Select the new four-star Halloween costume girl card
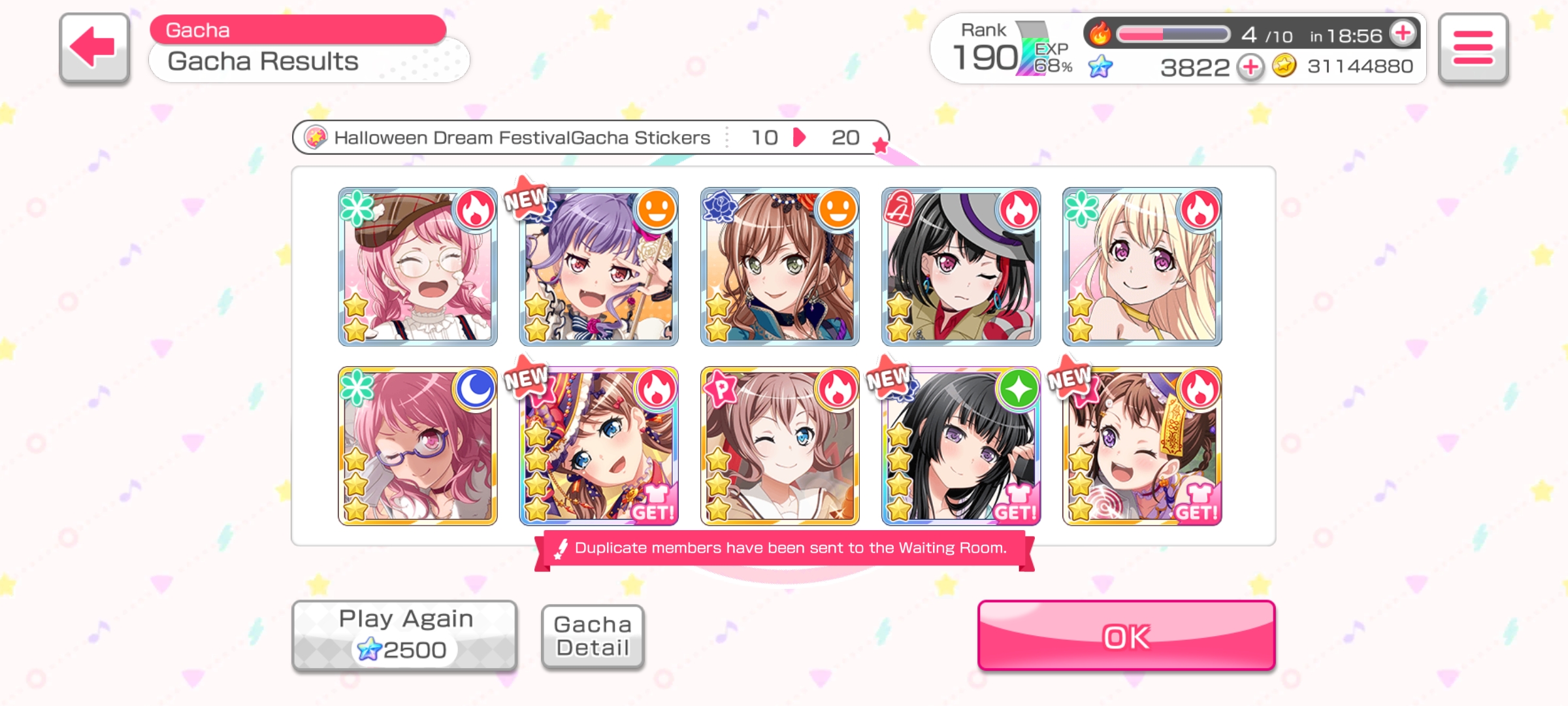 (598, 446)
